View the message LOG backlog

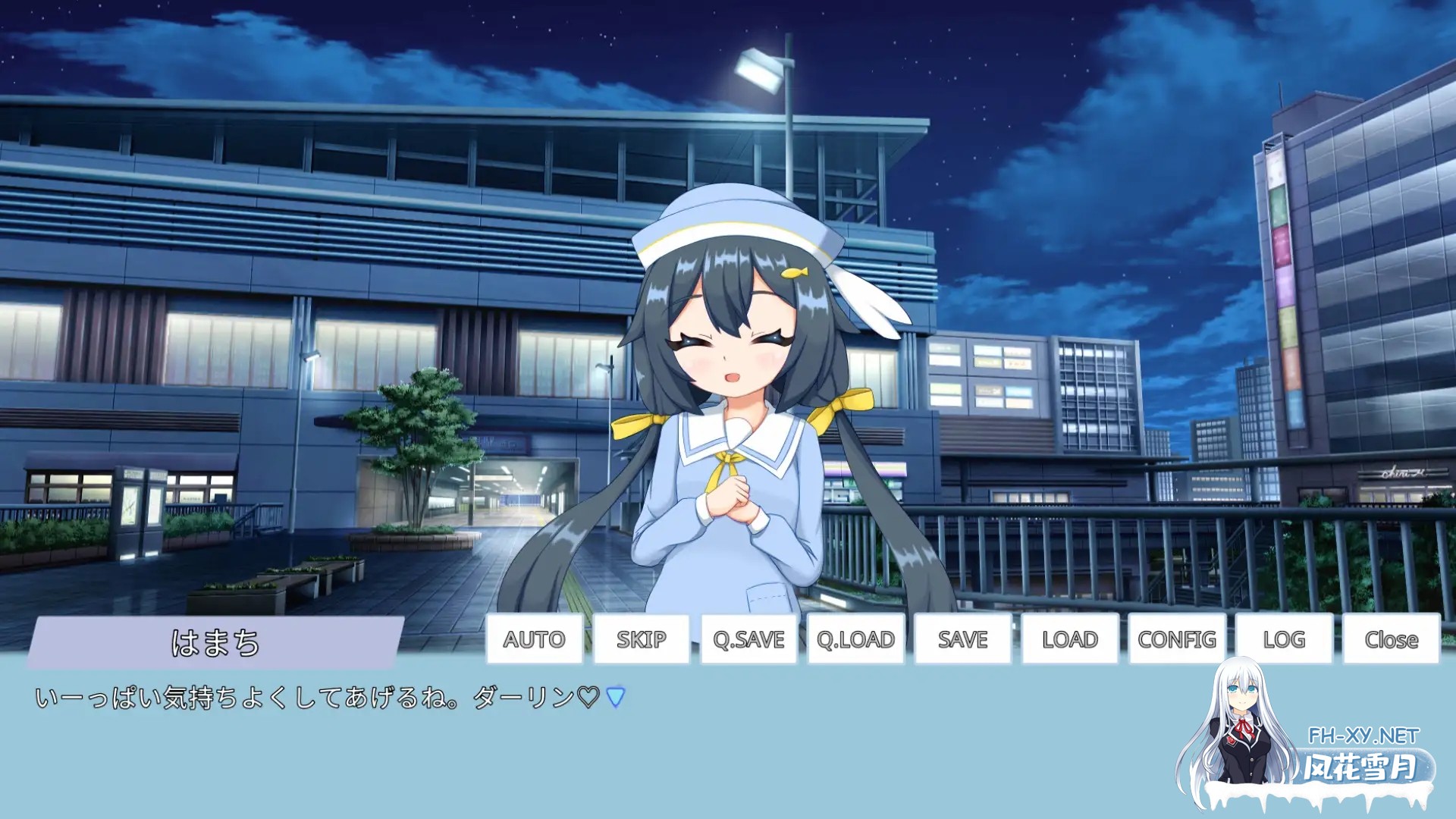[x=1282, y=639]
